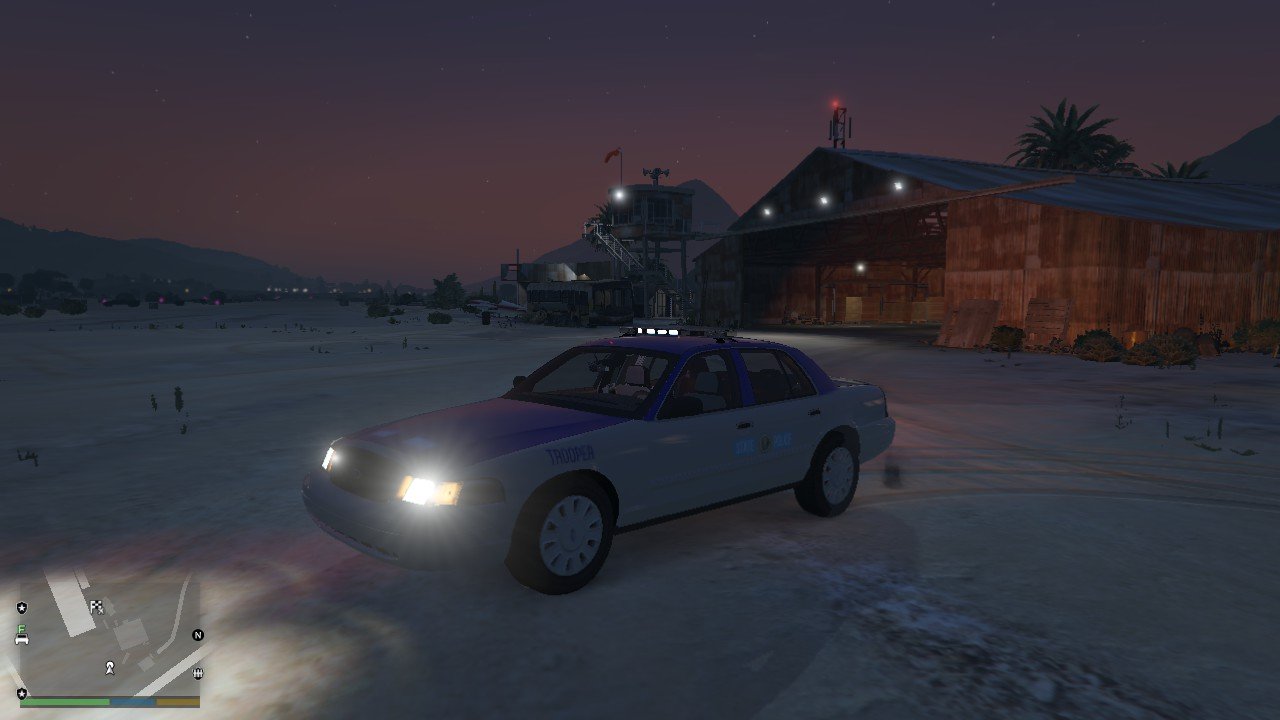Select the white car blip on the minimap

[x=22, y=638]
